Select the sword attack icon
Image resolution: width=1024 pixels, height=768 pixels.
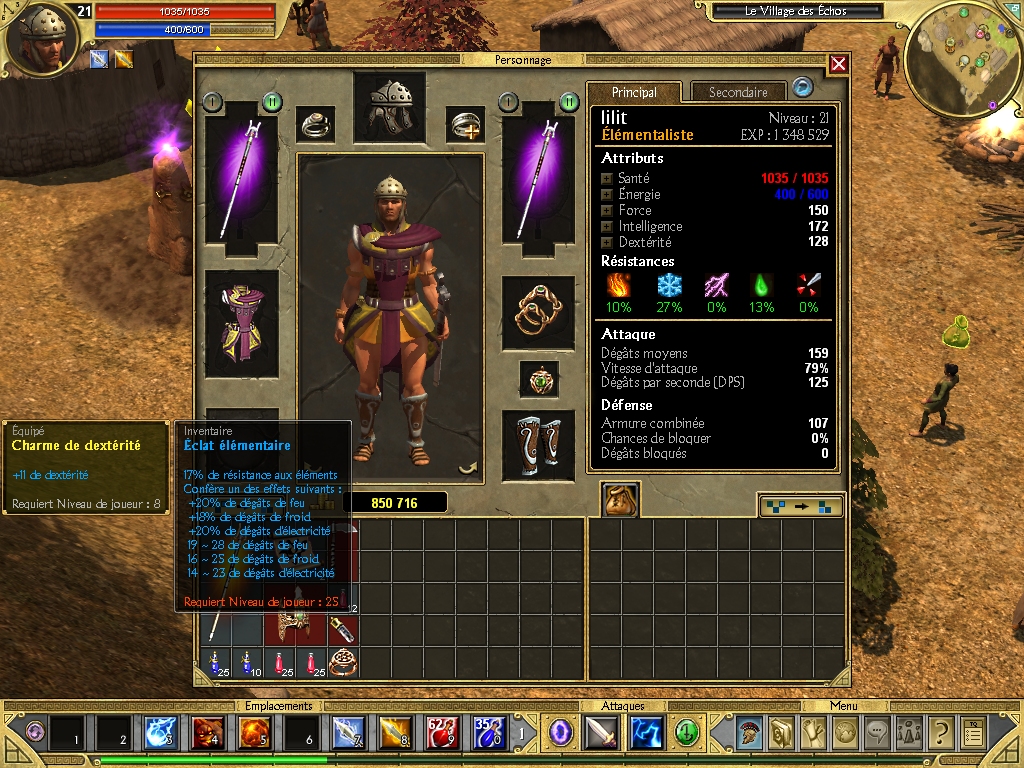pyautogui.click(x=601, y=733)
